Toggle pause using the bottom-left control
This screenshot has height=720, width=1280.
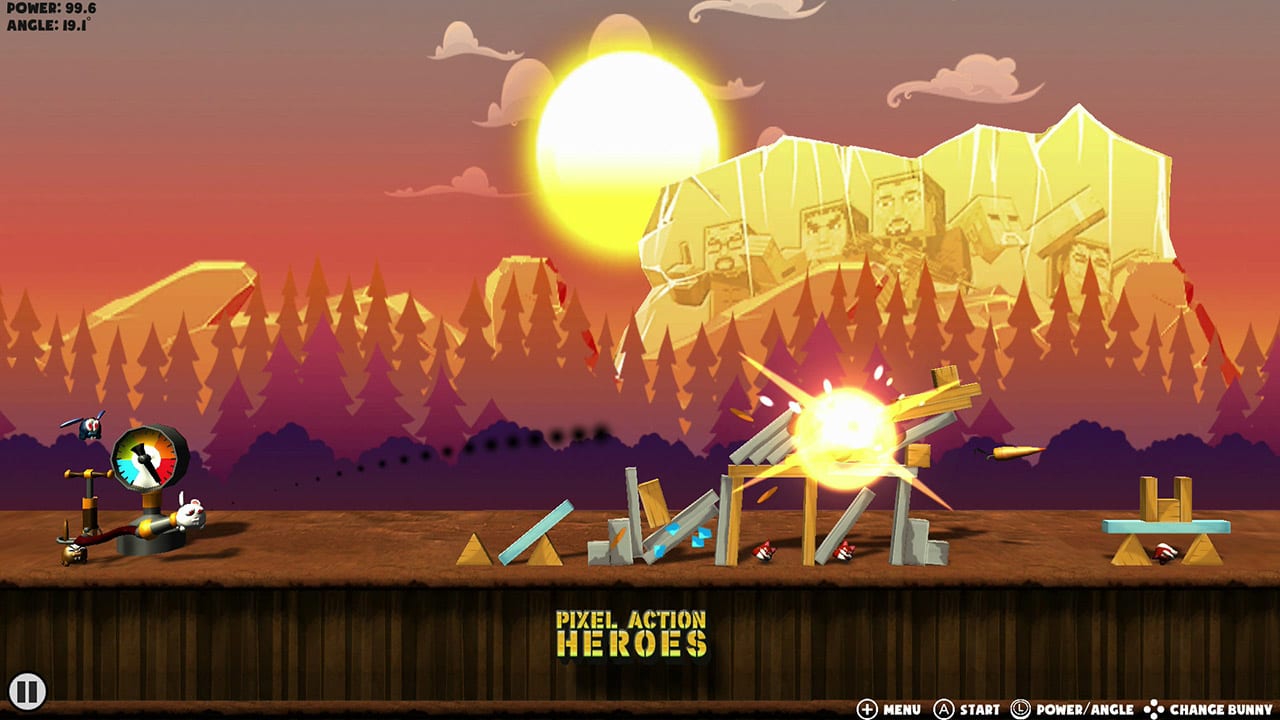point(30,689)
